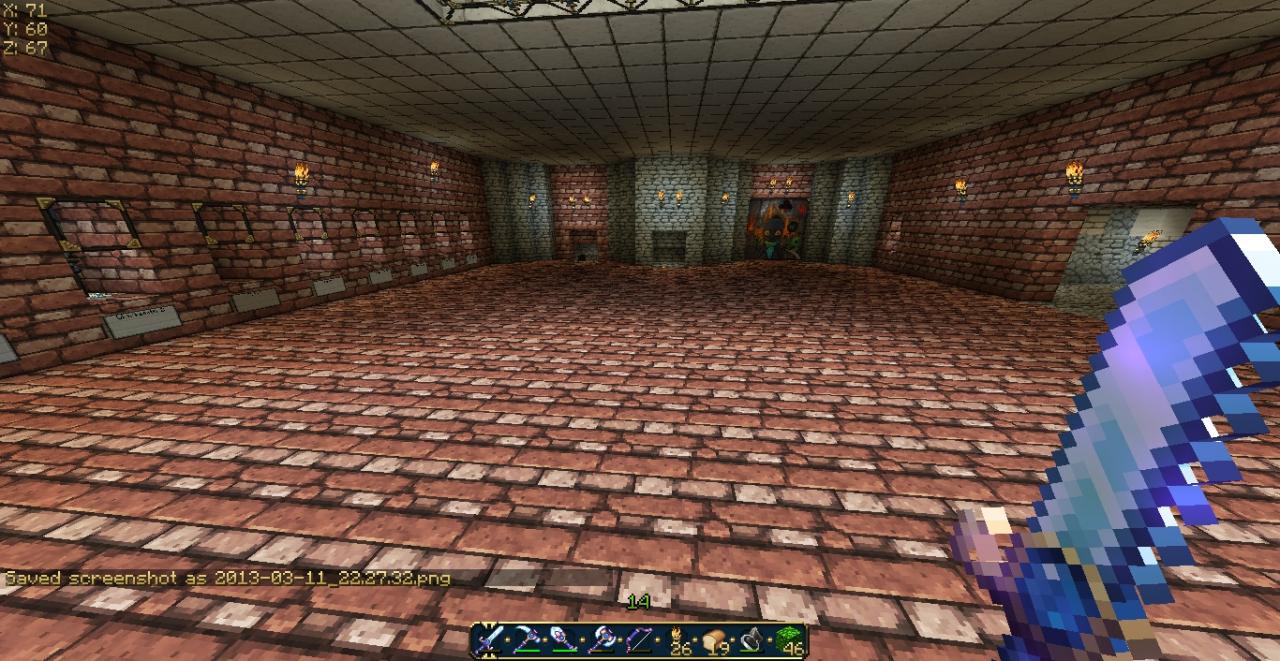Switch to the axe in the hotbar
Viewport: 1280px width, 661px height.
tap(601, 640)
